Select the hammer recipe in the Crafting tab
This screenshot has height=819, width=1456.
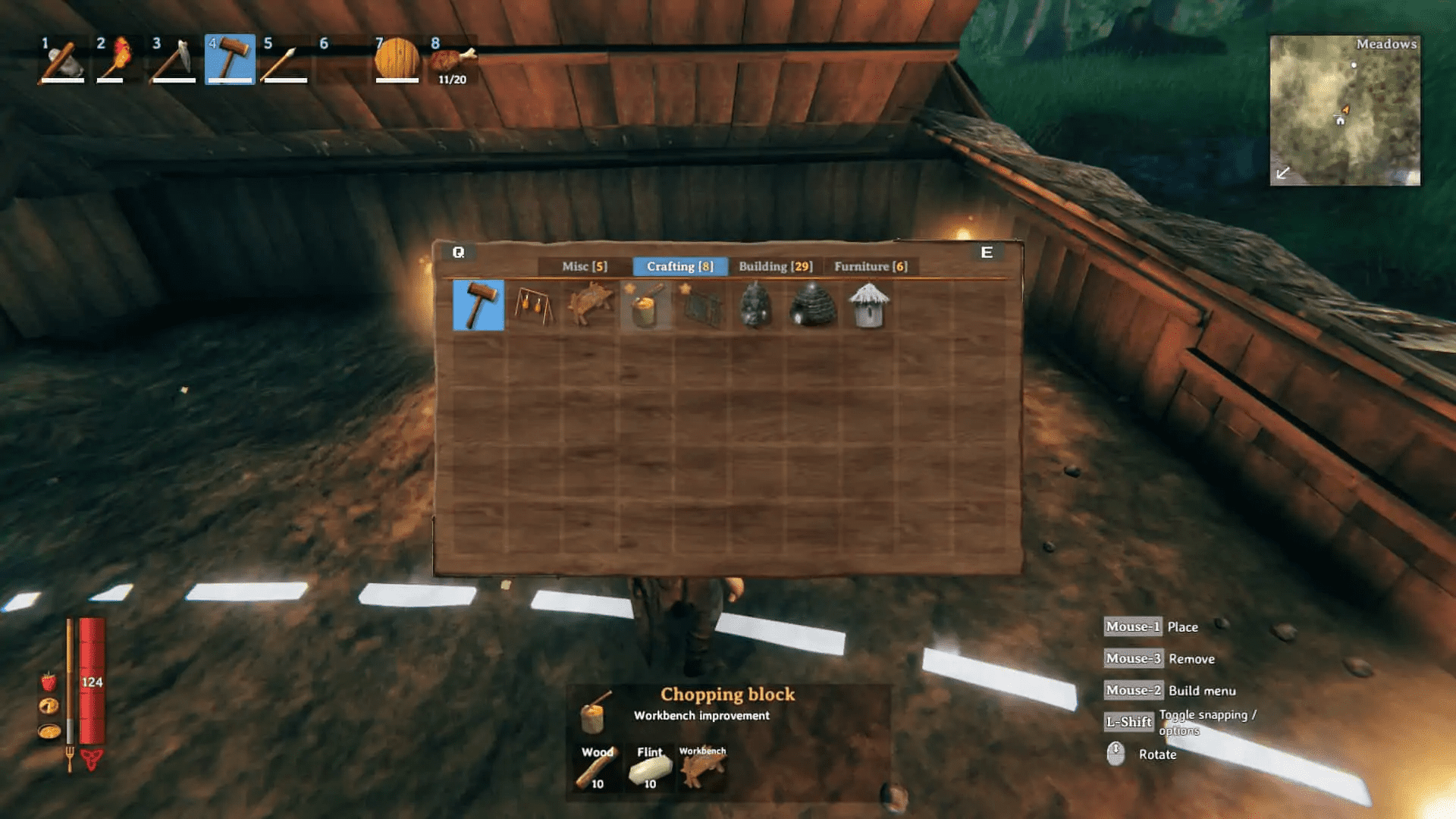479,306
